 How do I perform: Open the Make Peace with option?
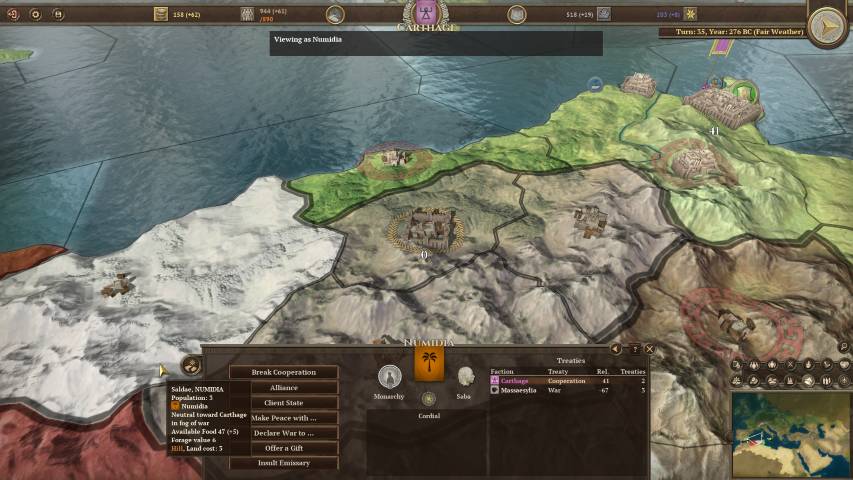(283, 417)
